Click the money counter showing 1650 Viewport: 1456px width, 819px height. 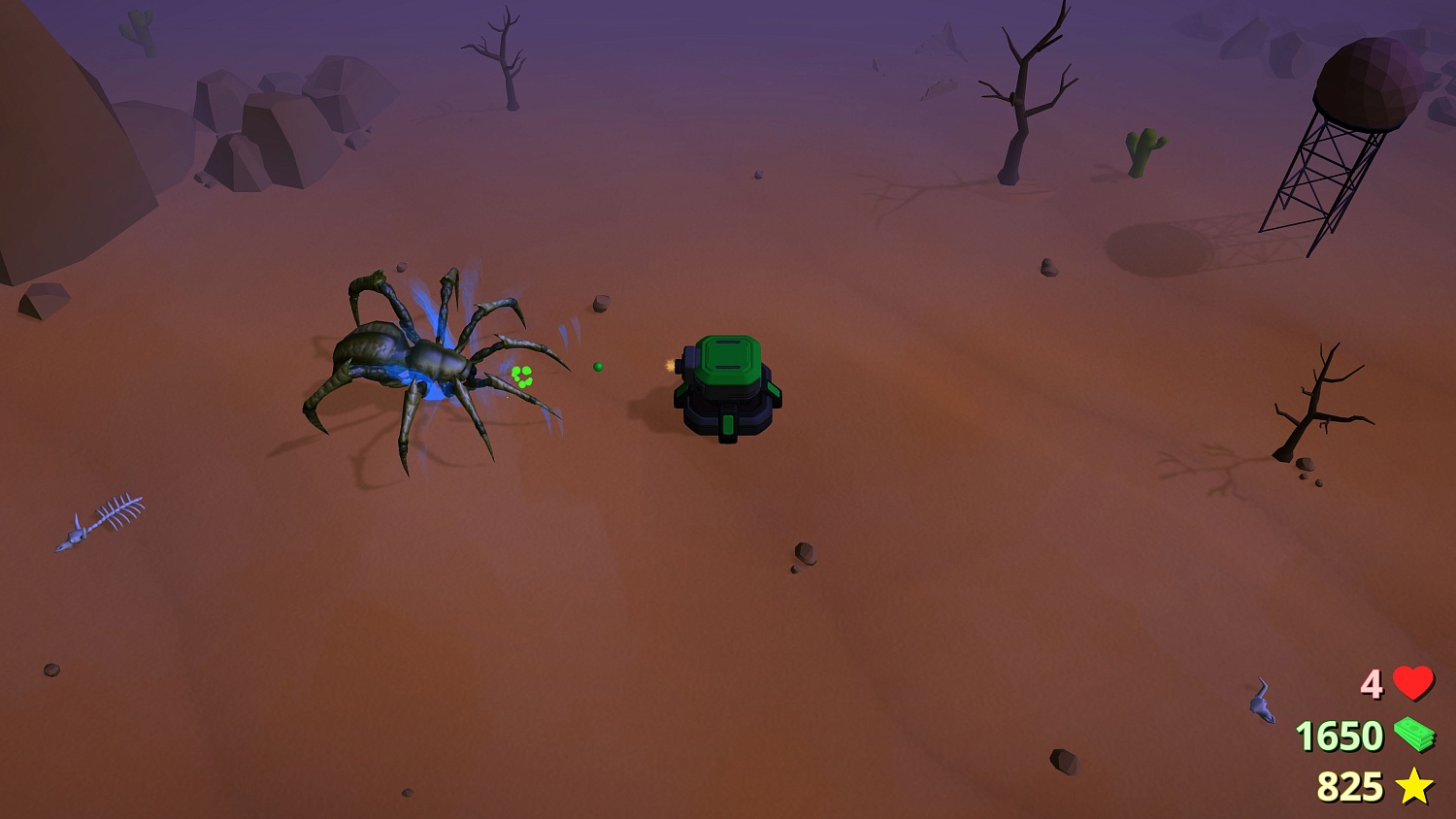pyautogui.click(x=1341, y=737)
